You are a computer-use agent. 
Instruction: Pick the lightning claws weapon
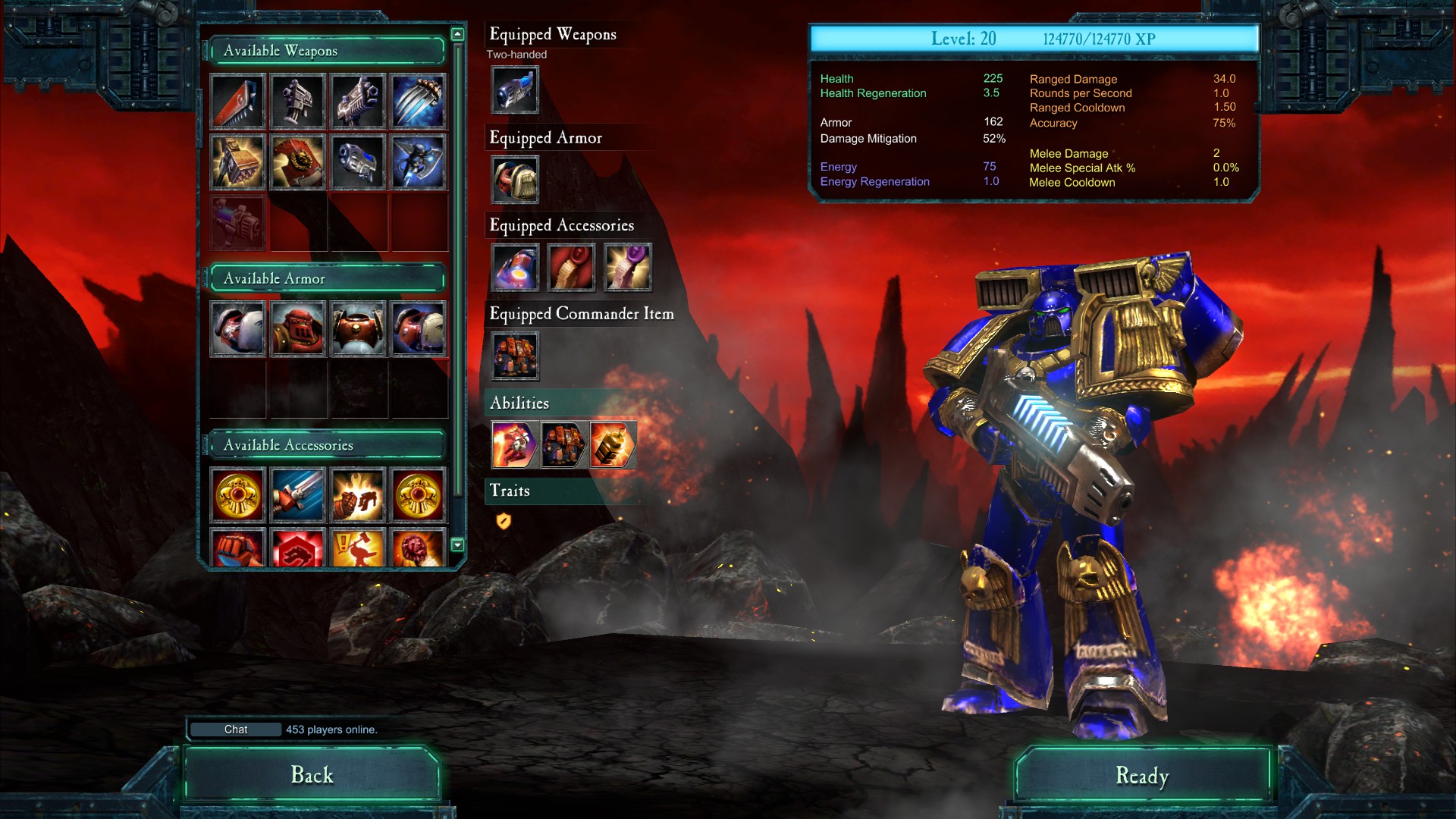[419, 101]
